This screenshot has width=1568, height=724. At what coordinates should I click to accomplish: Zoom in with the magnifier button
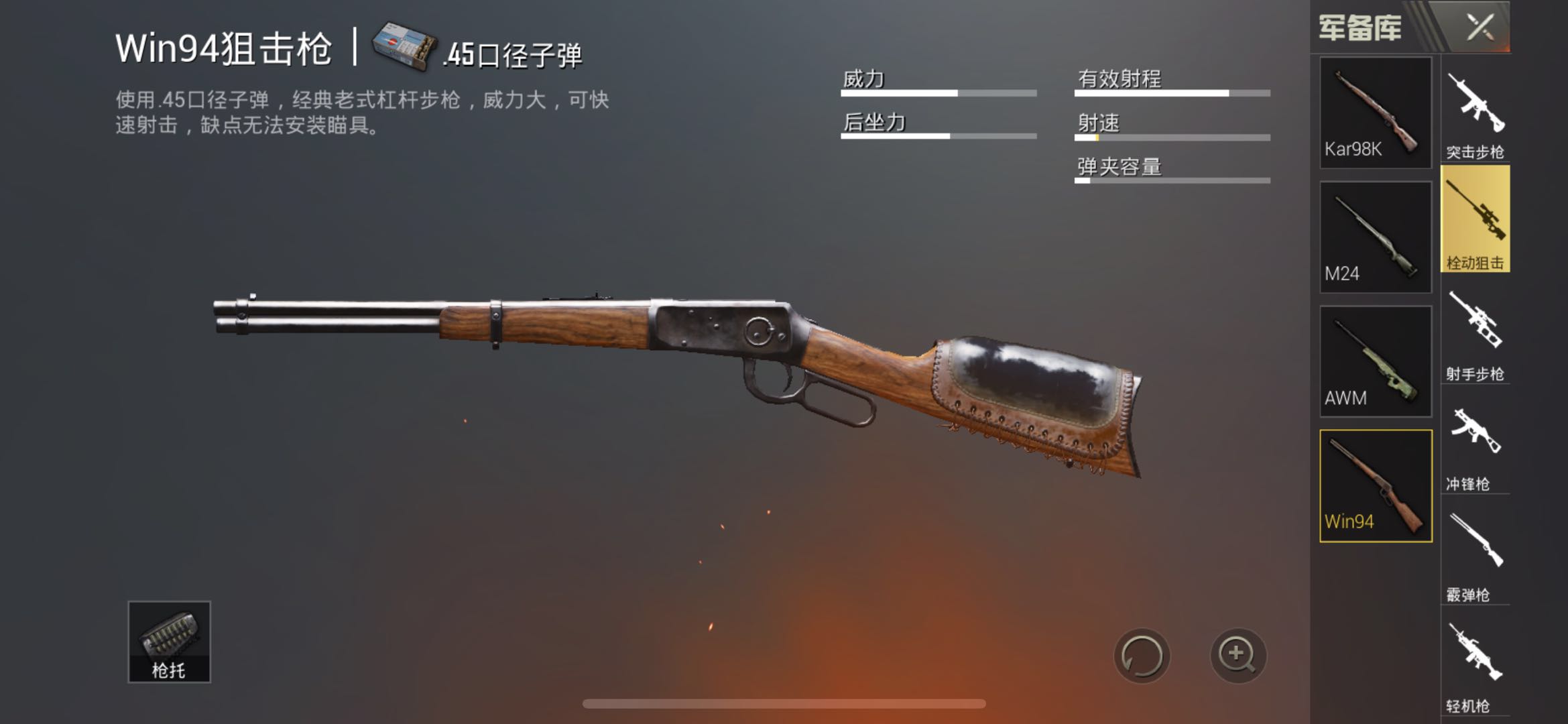pos(1238,655)
